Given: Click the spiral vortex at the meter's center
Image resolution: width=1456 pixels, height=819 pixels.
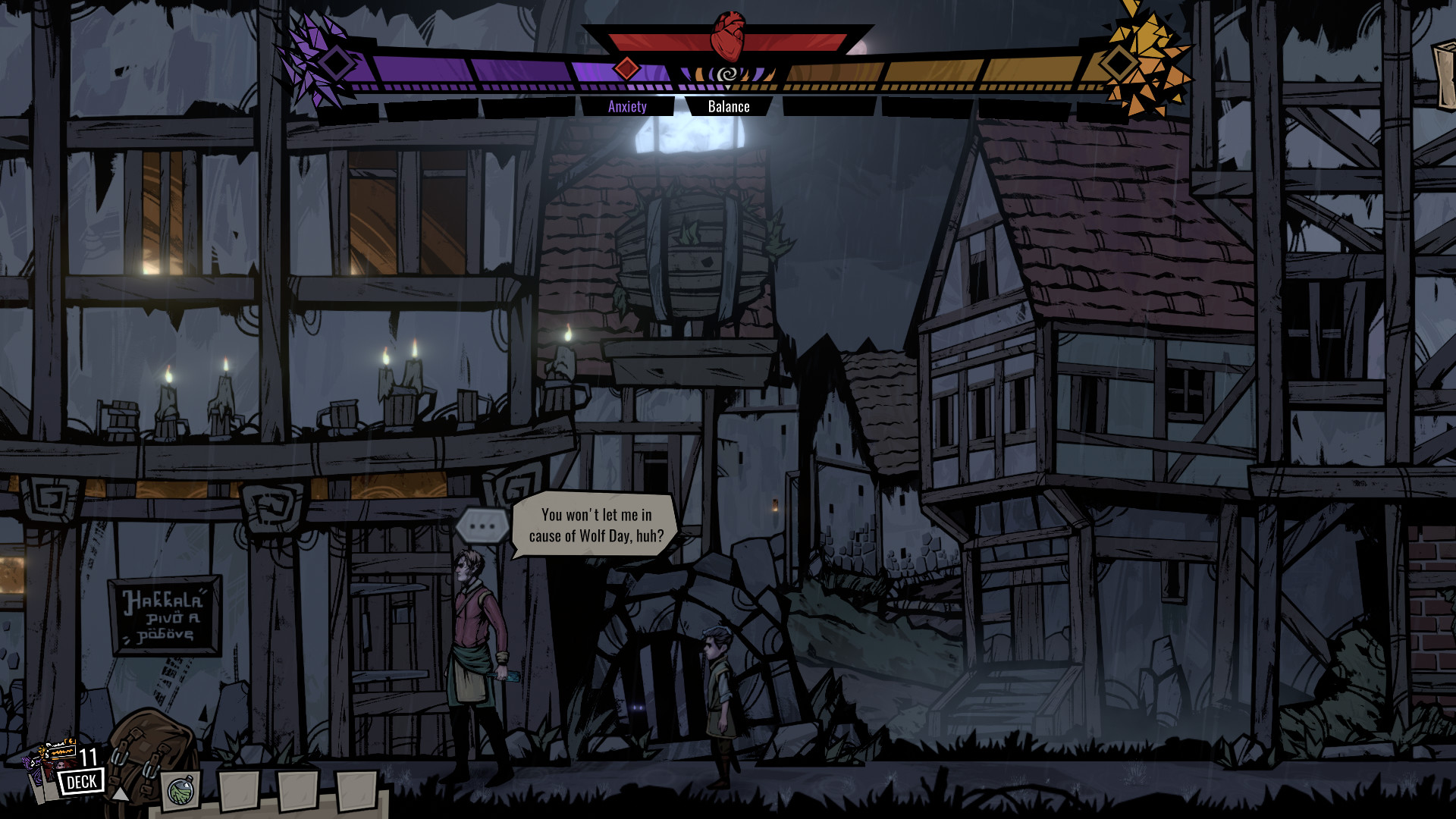Looking at the screenshot, I should [x=728, y=74].
